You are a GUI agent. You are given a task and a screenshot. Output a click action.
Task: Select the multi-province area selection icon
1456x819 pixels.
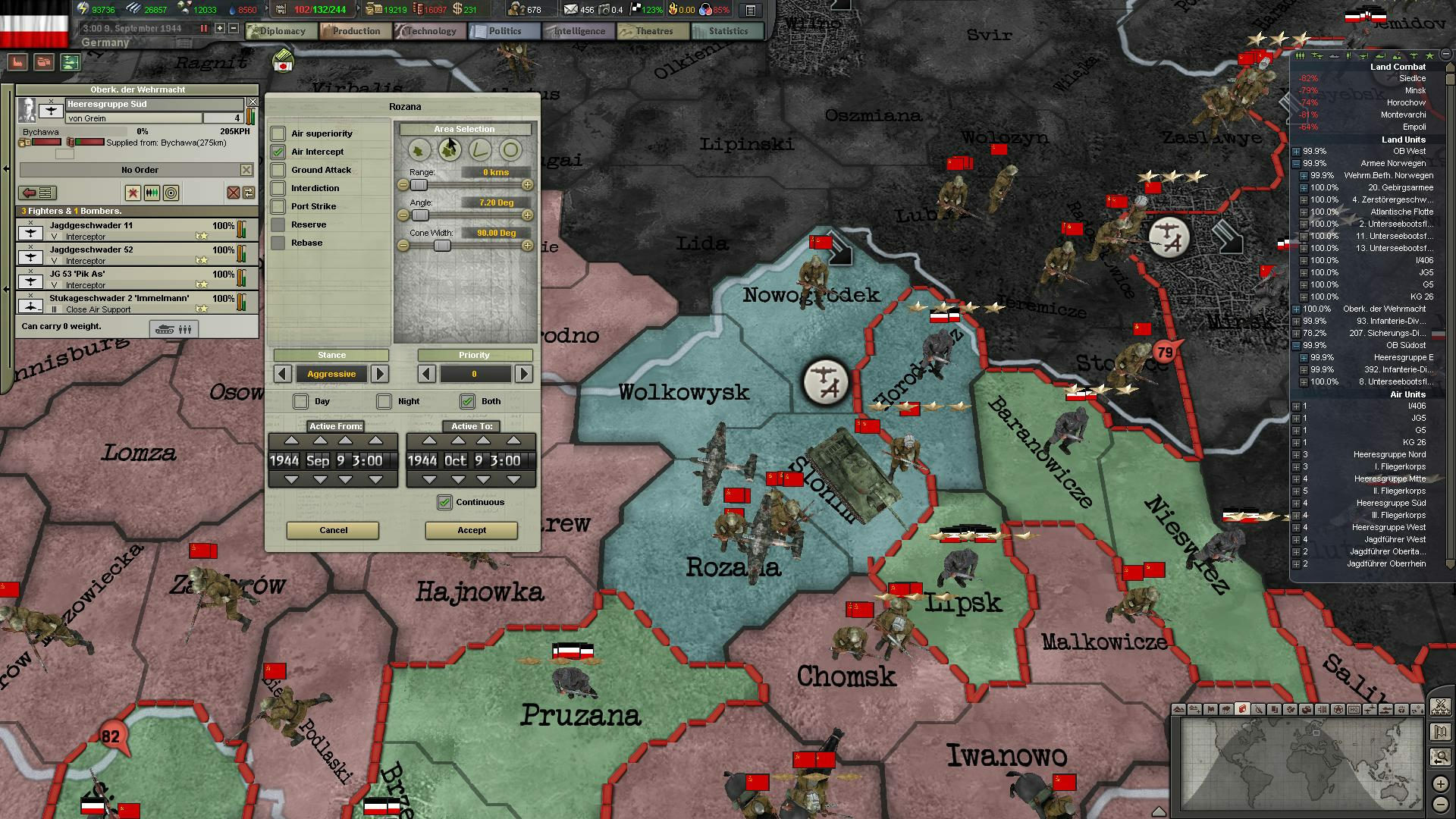pyautogui.click(x=450, y=150)
